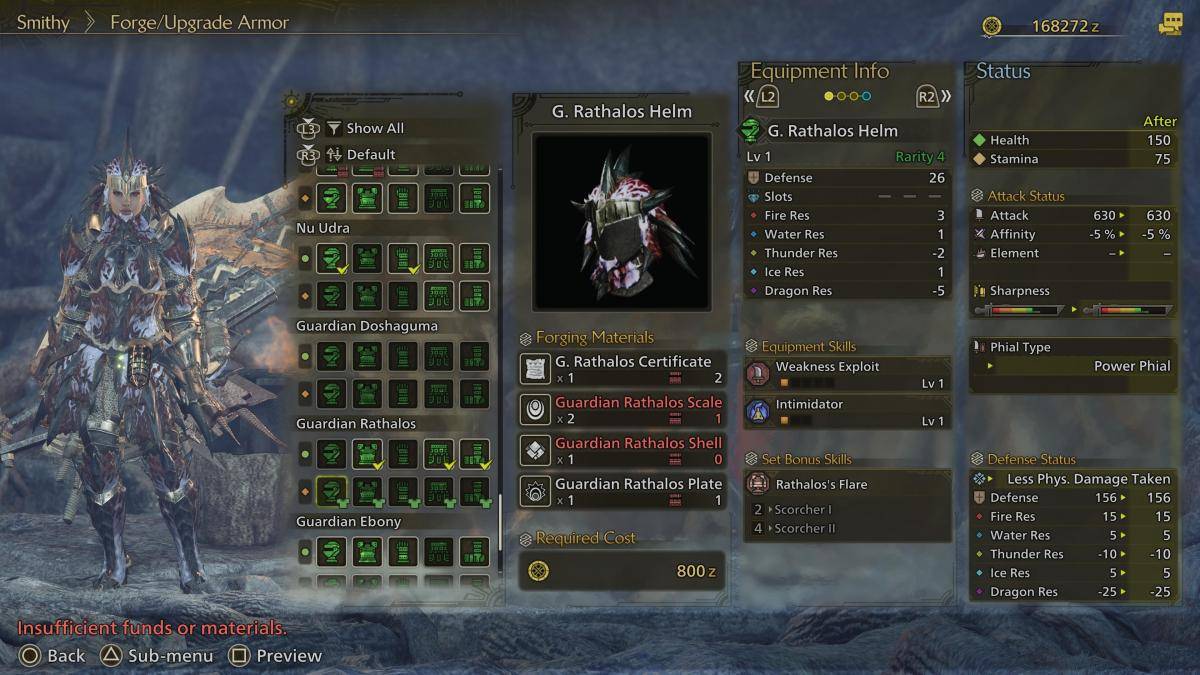
Task: Inspect the Intimidator skill entry
Action: (847, 412)
